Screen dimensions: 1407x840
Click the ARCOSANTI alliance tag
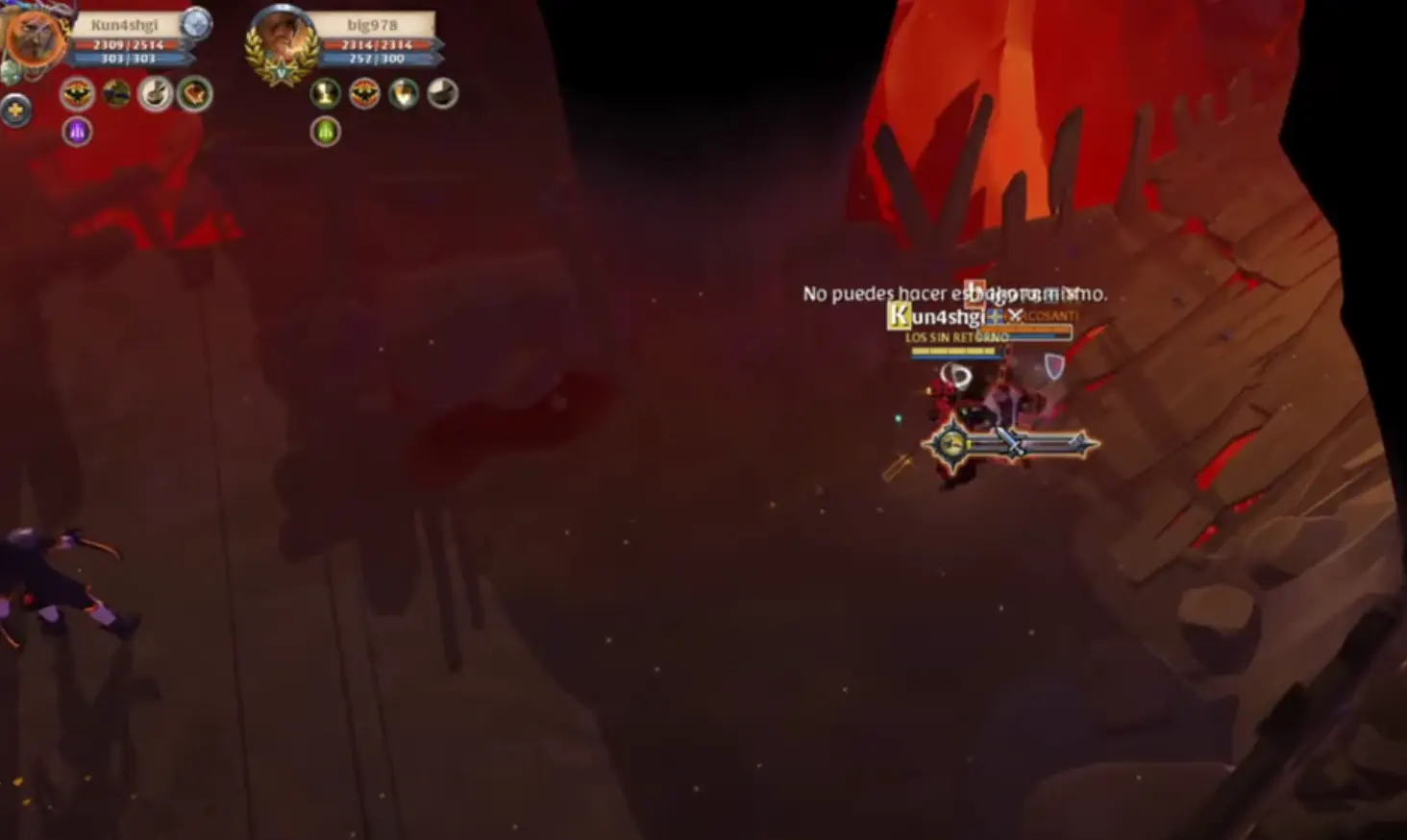tap(1048, 314)
